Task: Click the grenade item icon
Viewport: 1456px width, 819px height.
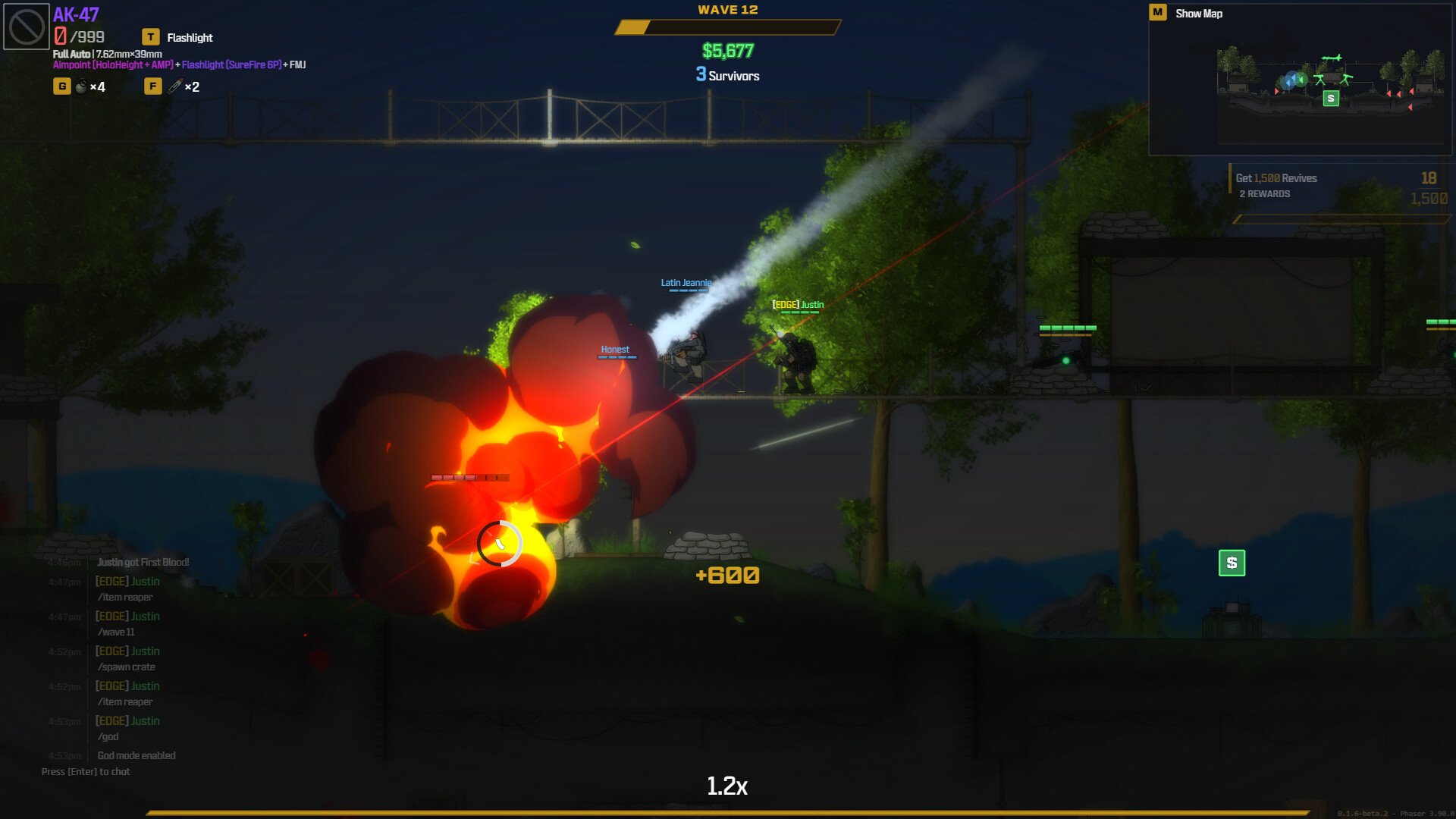Action: tap(81, 86)
